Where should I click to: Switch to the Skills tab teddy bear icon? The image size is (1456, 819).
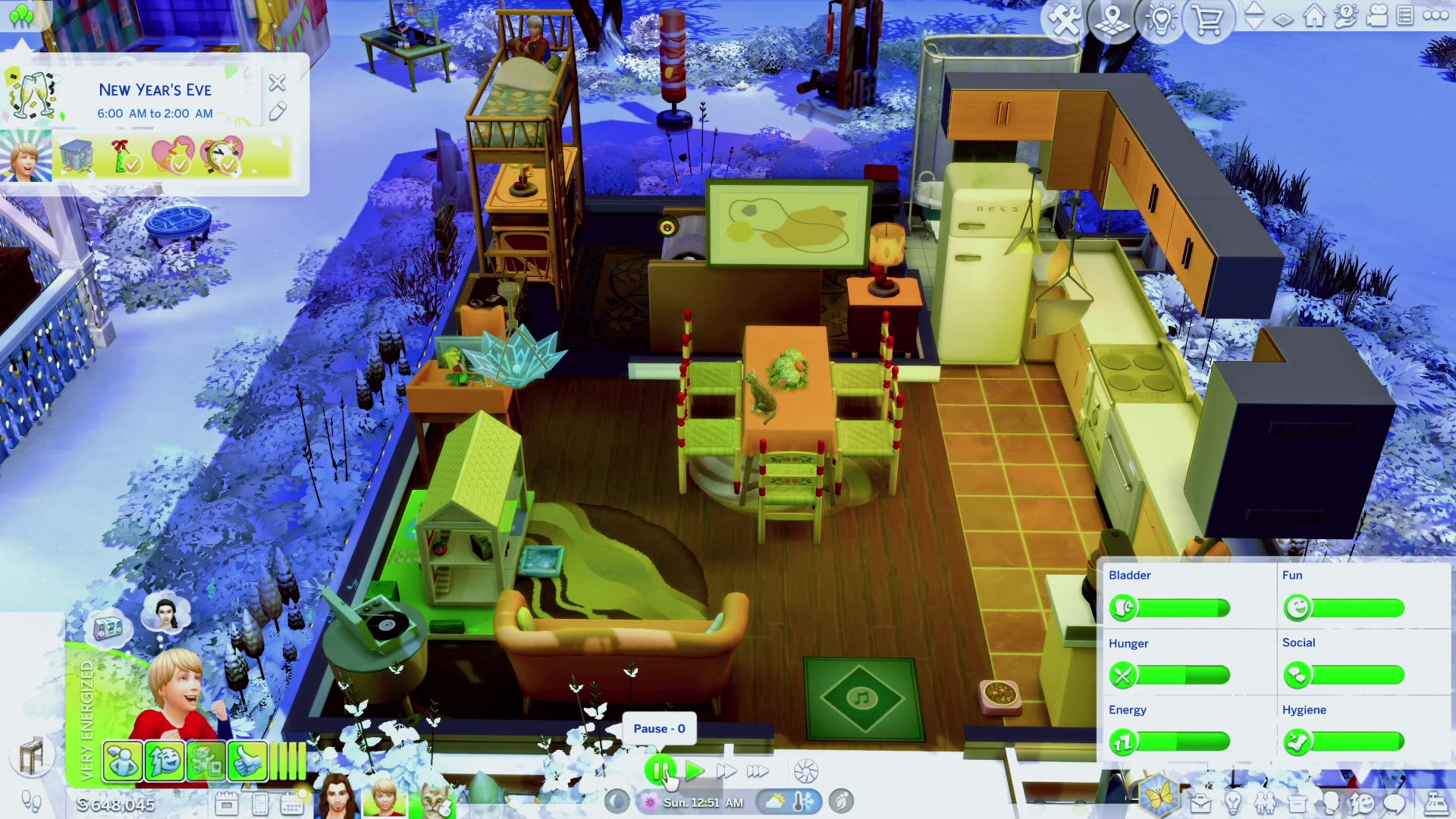pos(206,761)
